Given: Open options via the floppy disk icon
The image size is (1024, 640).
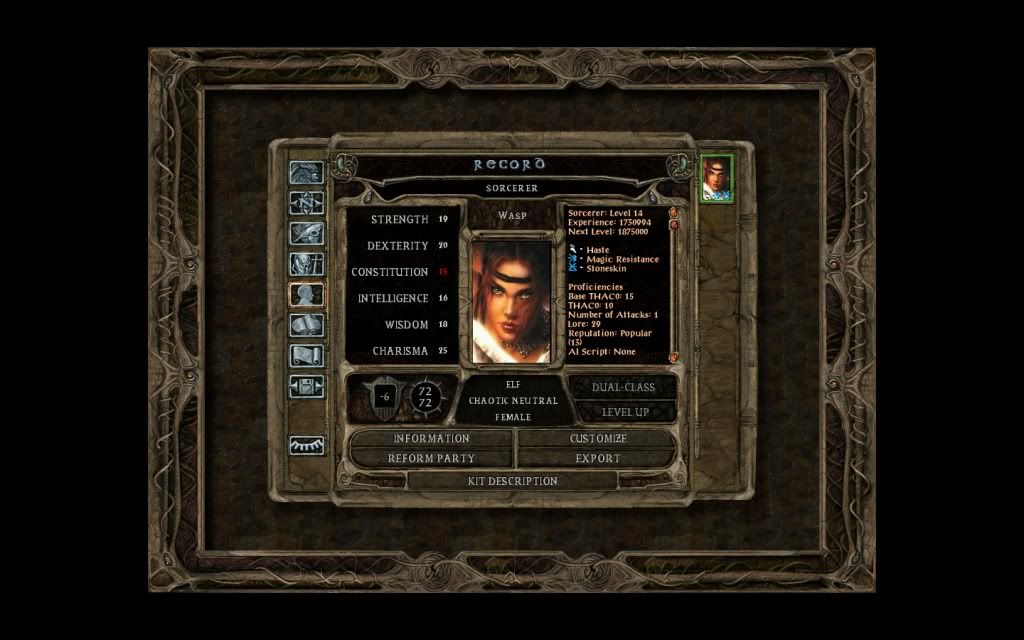Looking at the screenshot, I should click(x=306, y=386).
